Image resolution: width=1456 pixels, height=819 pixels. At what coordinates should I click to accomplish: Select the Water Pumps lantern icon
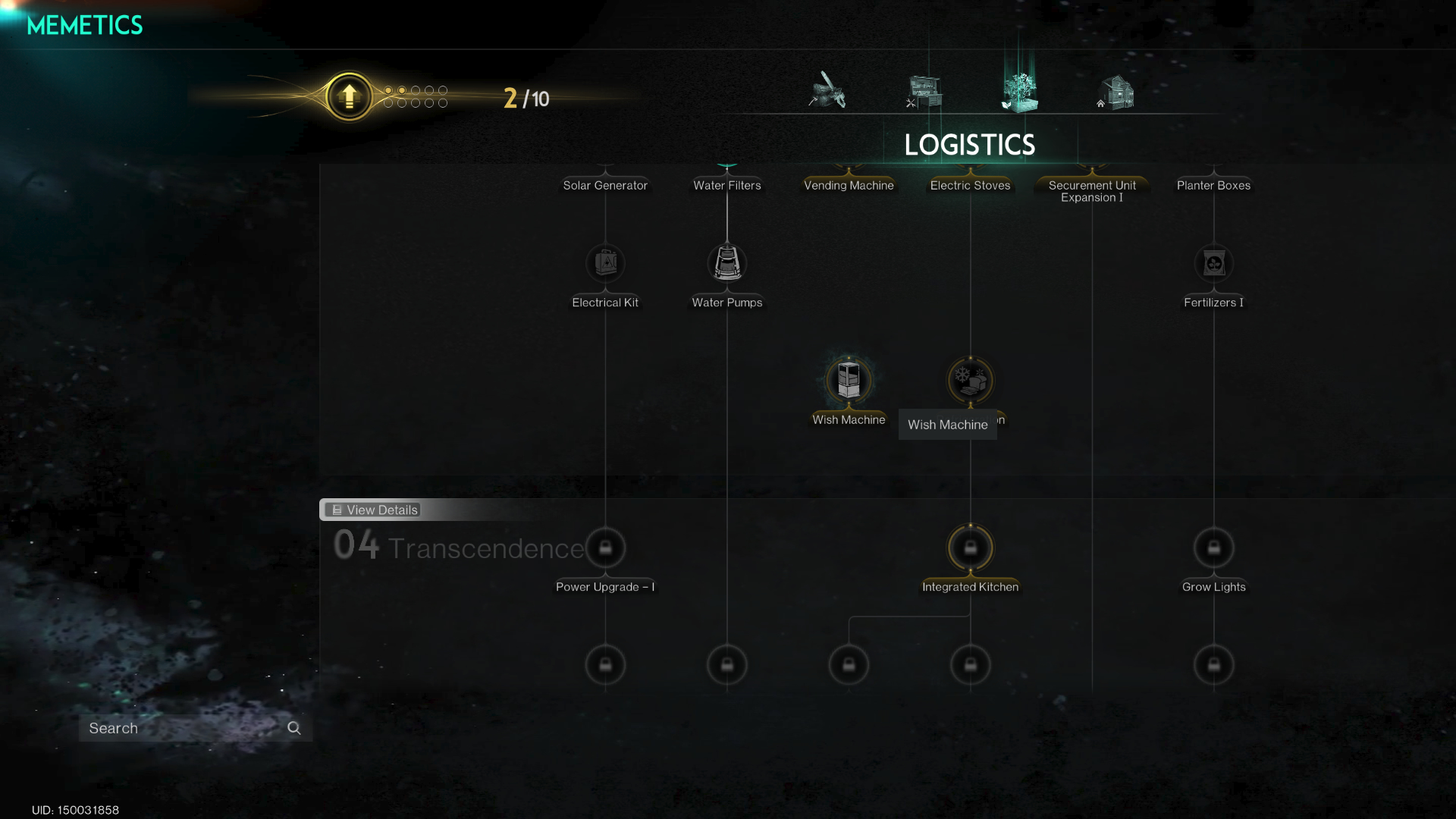coord(726,264)
